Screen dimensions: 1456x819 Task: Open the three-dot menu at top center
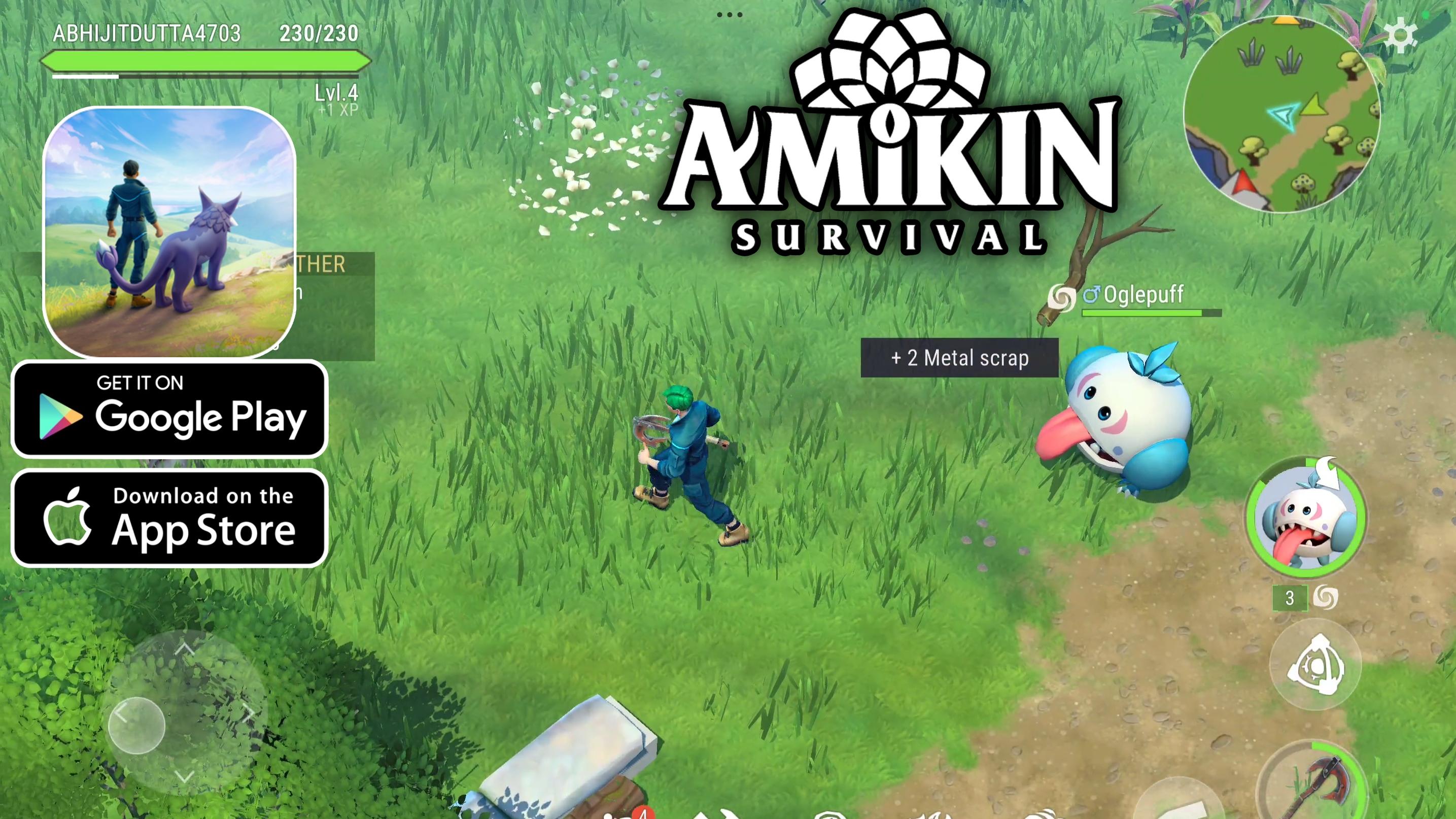730,14
